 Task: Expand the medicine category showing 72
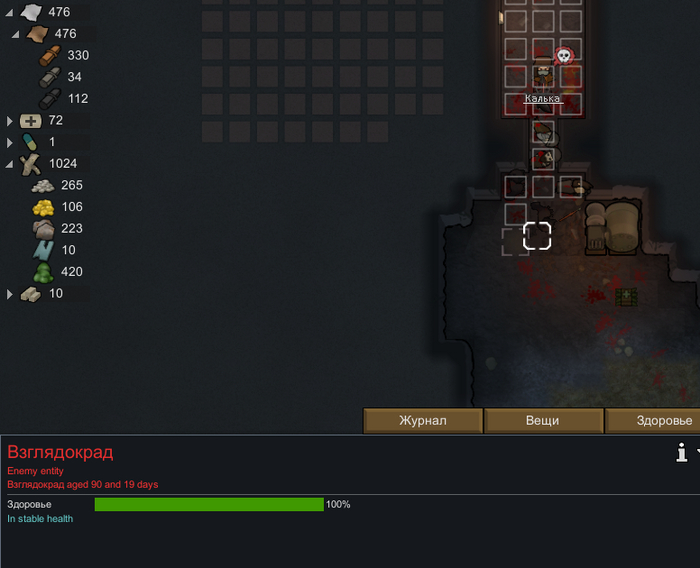[10, 120]
